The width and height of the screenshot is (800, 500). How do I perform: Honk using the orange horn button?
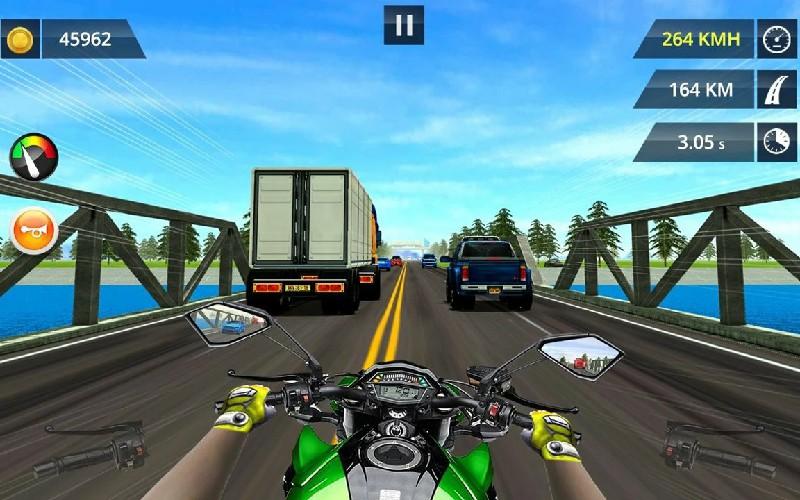tap(34, 231)
